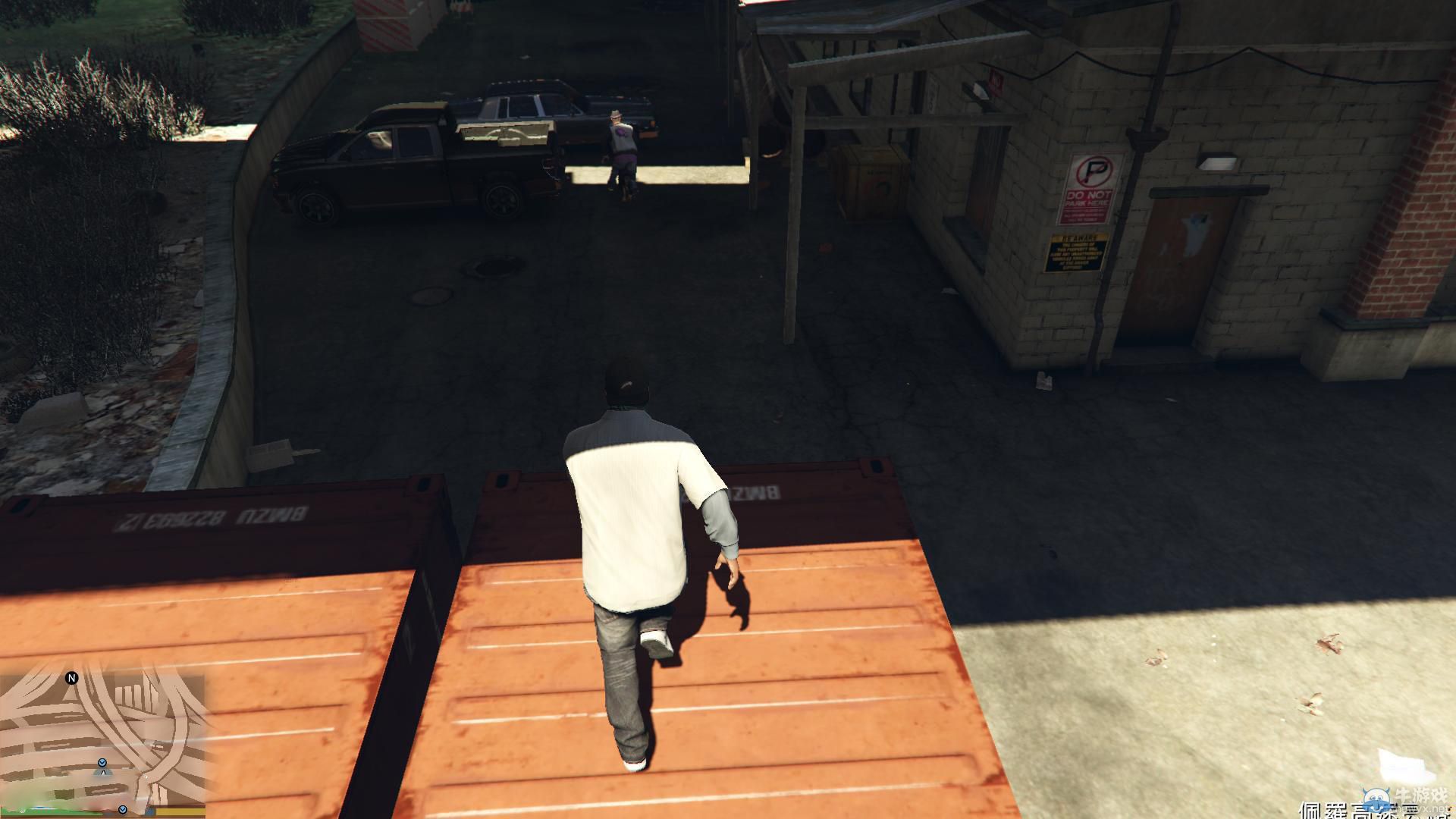Select the blue objective marker on the minimap
This screenshot has height=819, width=1456.
(x=102, y=762)
